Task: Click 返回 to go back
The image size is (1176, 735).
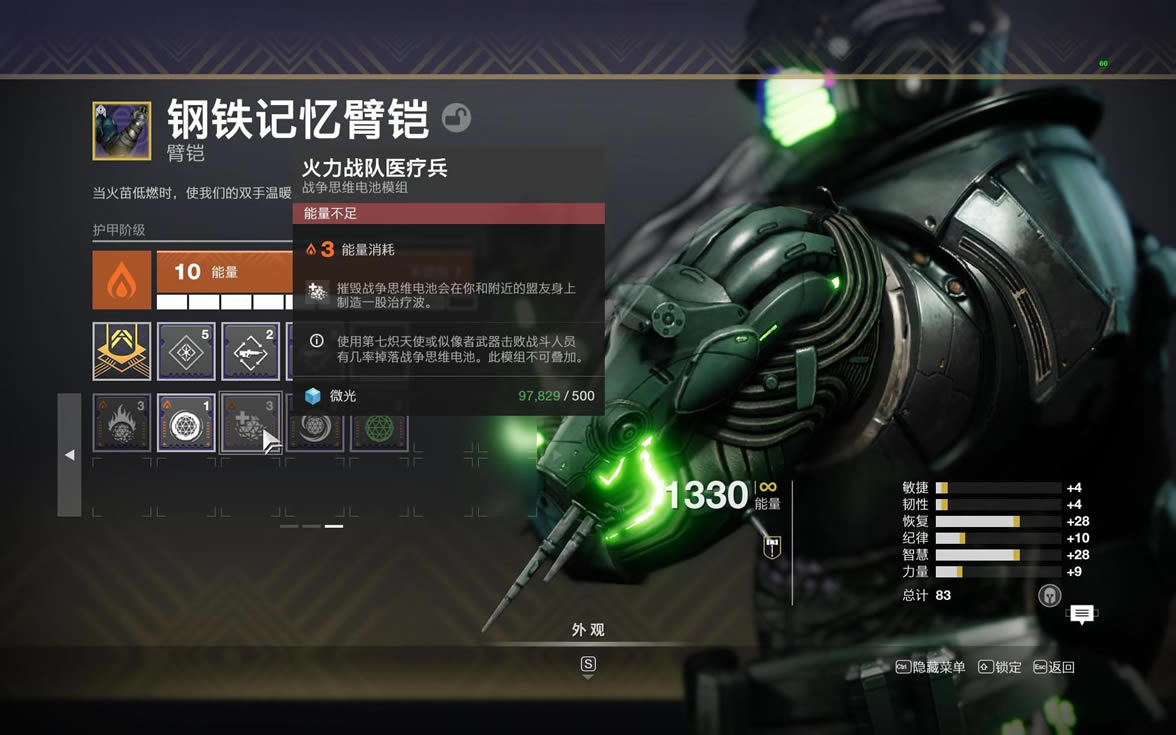Action: [x=1054, y=667]
